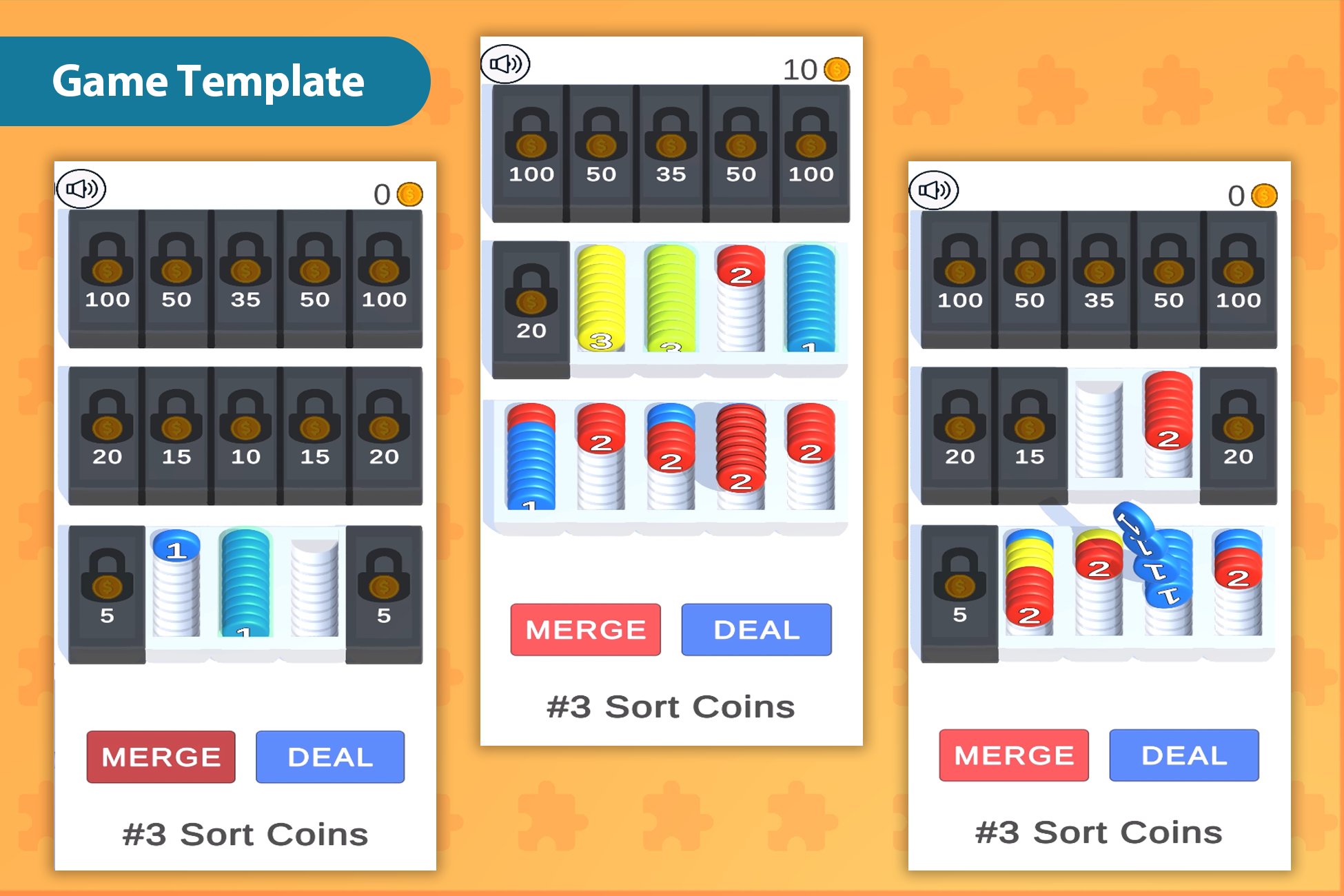The width and height of the screenshot is (1344, 896).
Task: Click the Game Template banner
Action: pyautogui.click(x=207, y=81)
